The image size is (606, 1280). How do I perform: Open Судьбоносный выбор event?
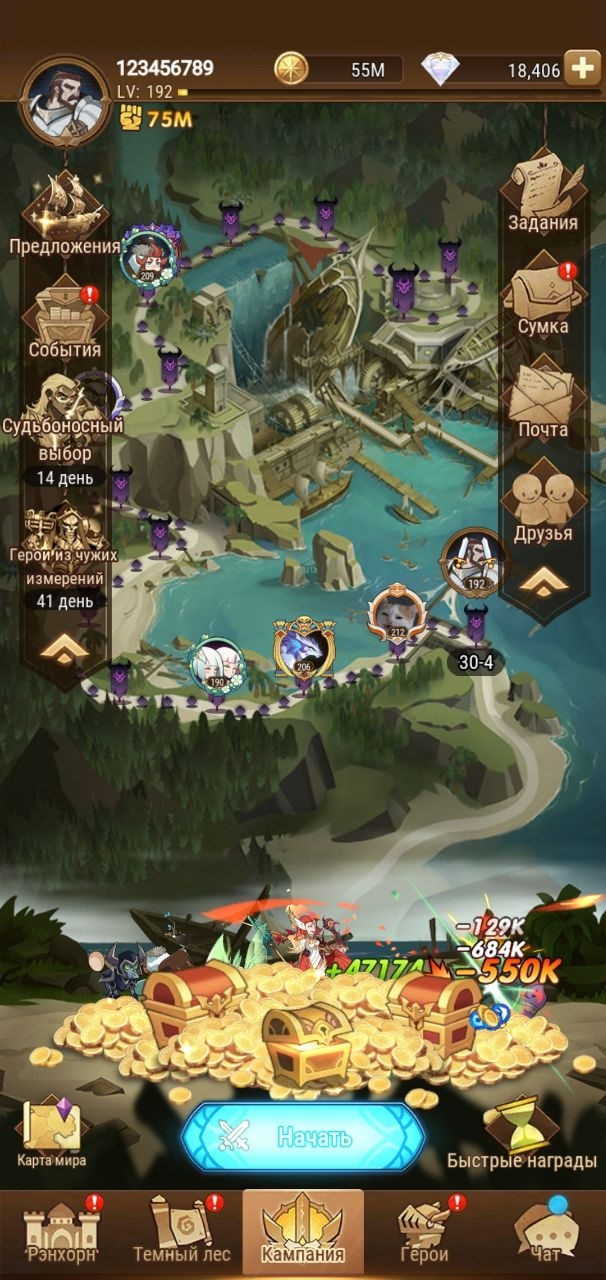point(65,420)
